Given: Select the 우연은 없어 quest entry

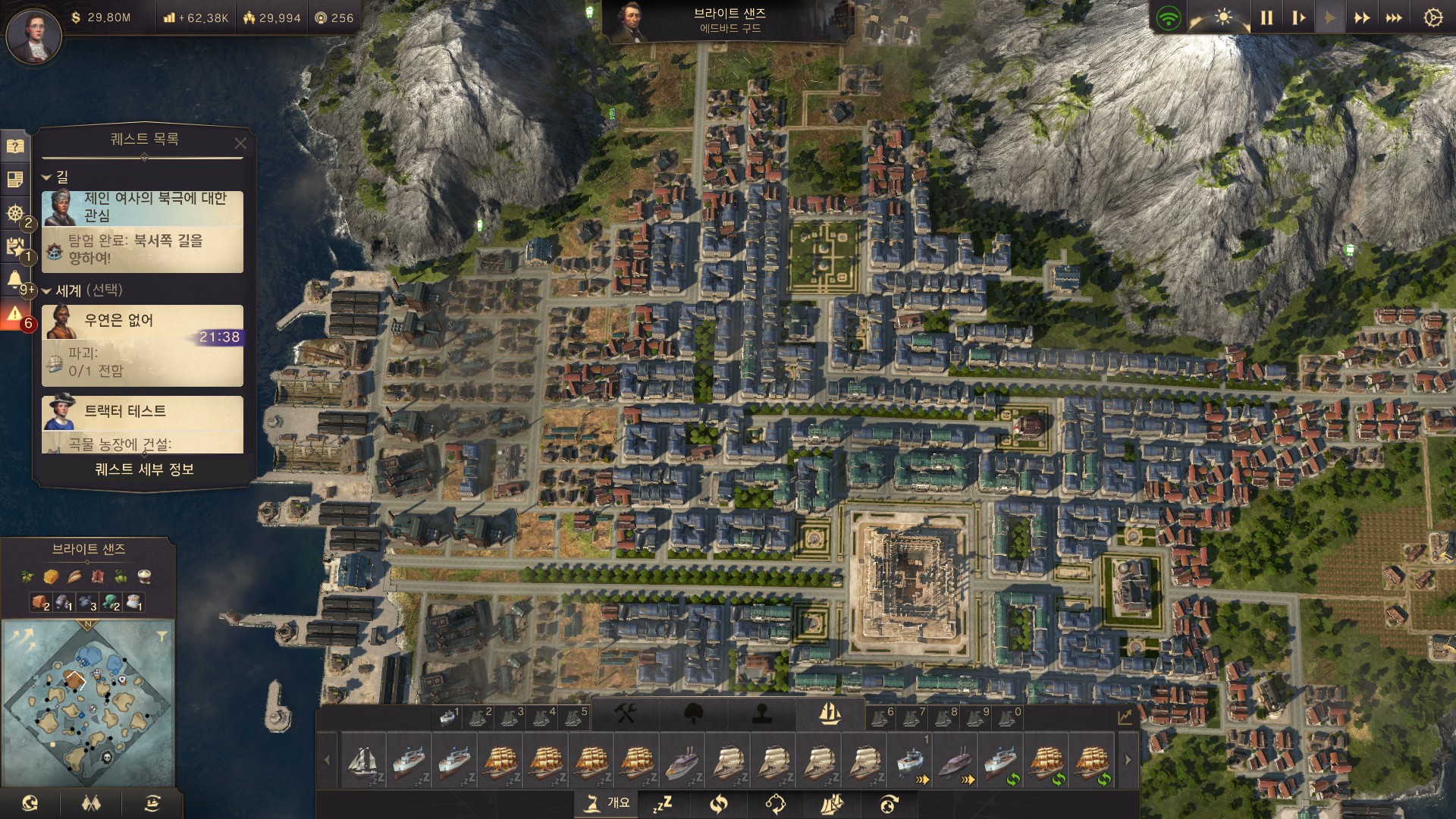Looking at the screenshot, I should 143,345.
